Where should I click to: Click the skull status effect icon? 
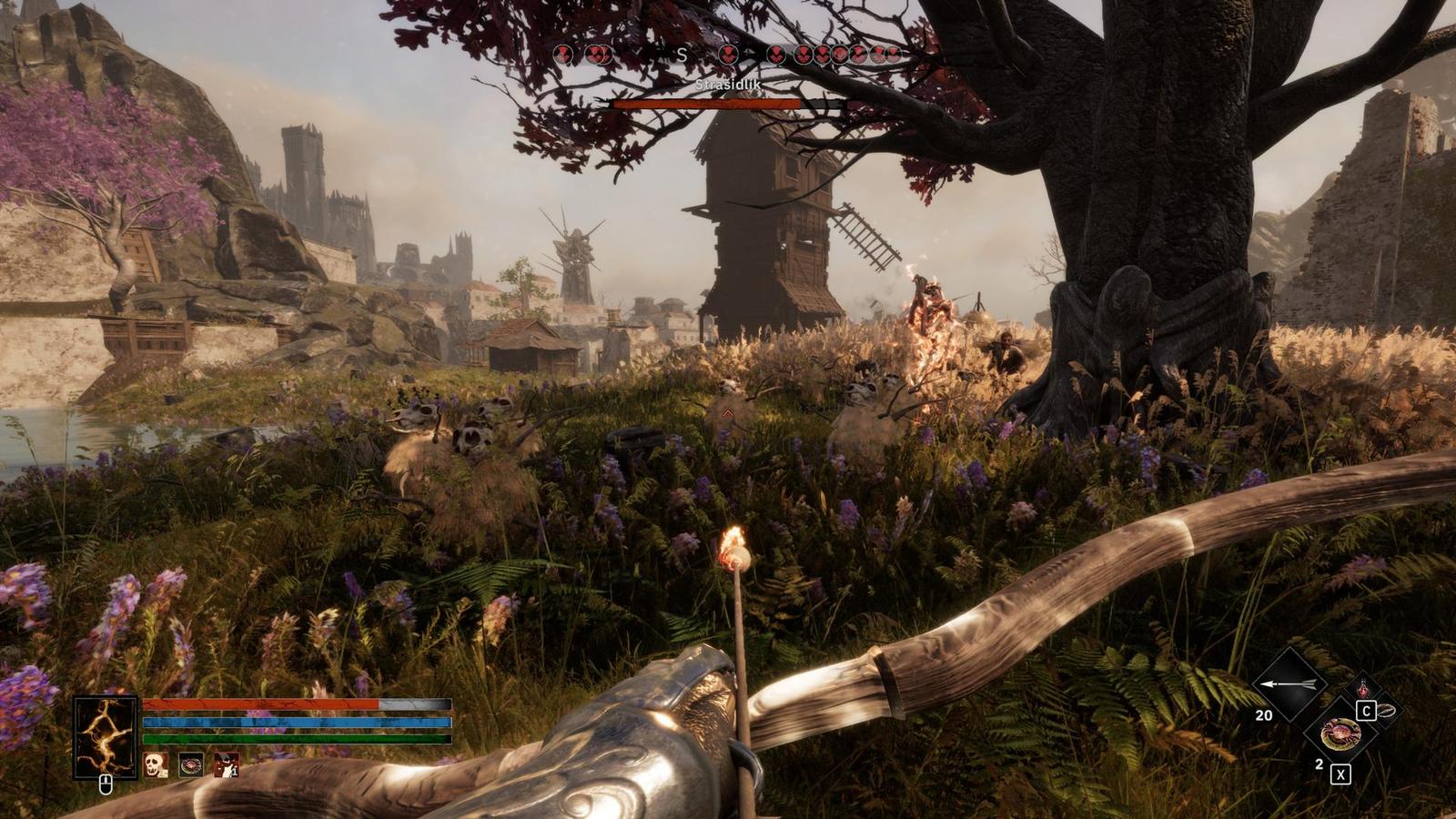click(x=156, y=764)
